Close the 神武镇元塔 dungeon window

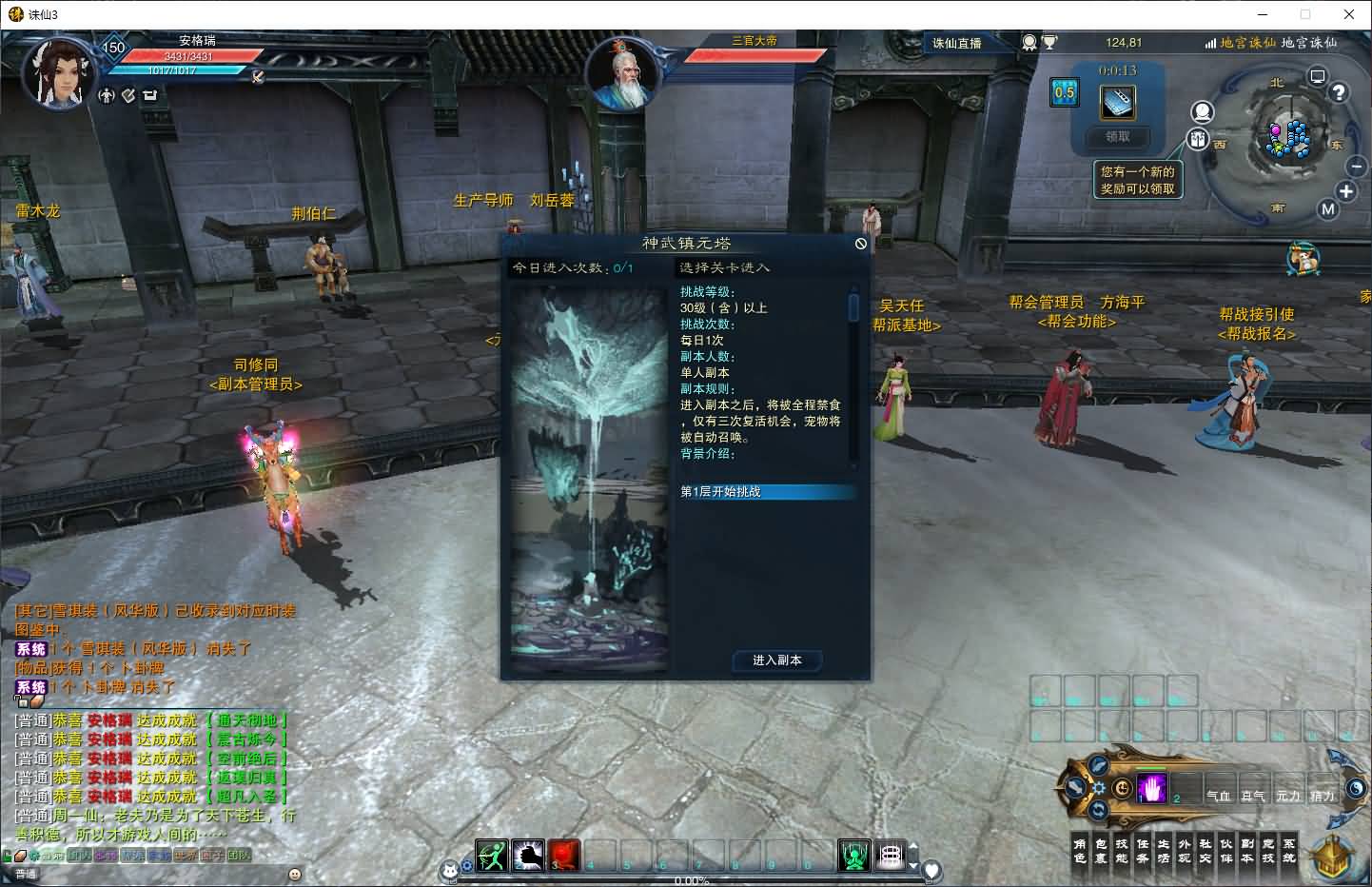pyautogui.click(x=861, y=244)
